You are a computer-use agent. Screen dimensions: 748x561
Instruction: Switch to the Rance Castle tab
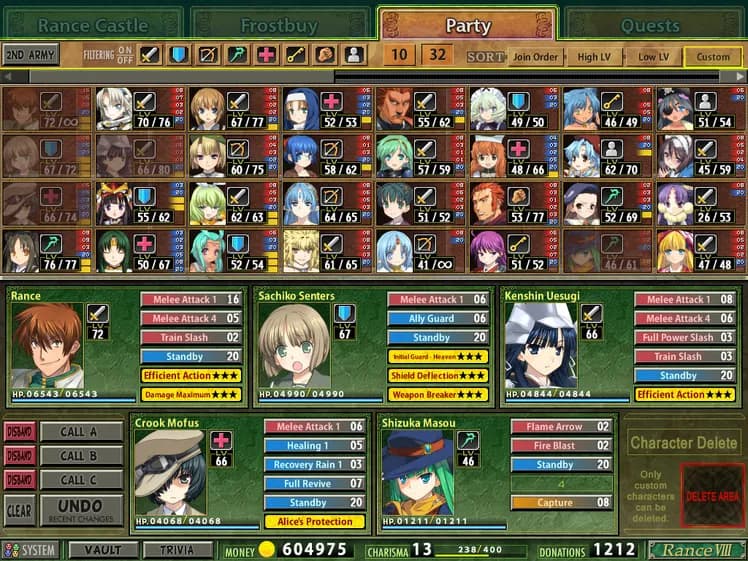92,24
